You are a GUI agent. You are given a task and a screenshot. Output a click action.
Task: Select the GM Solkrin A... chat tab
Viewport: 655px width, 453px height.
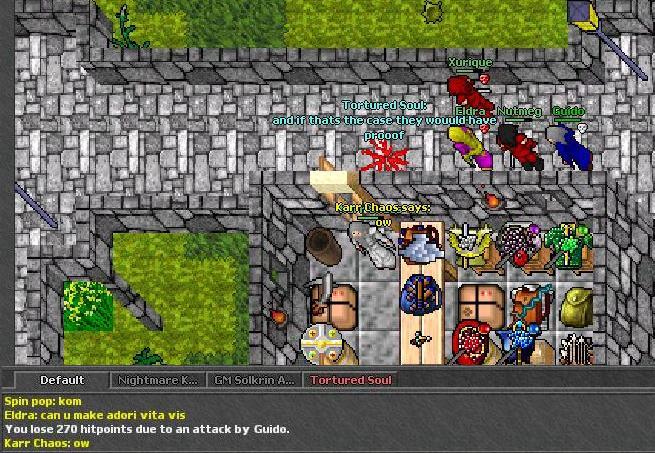tap(254, 380)
